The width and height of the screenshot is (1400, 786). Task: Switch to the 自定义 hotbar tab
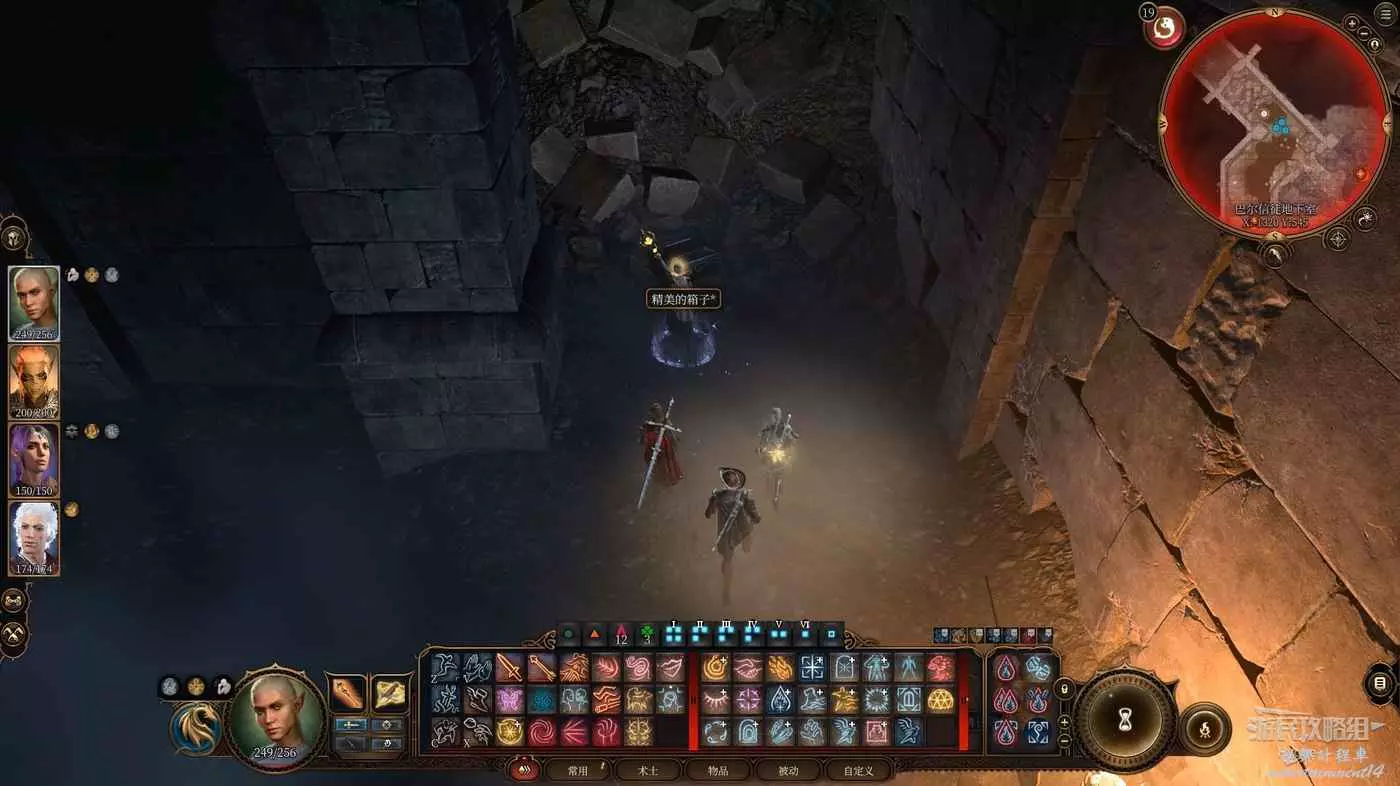coord(858,771)
